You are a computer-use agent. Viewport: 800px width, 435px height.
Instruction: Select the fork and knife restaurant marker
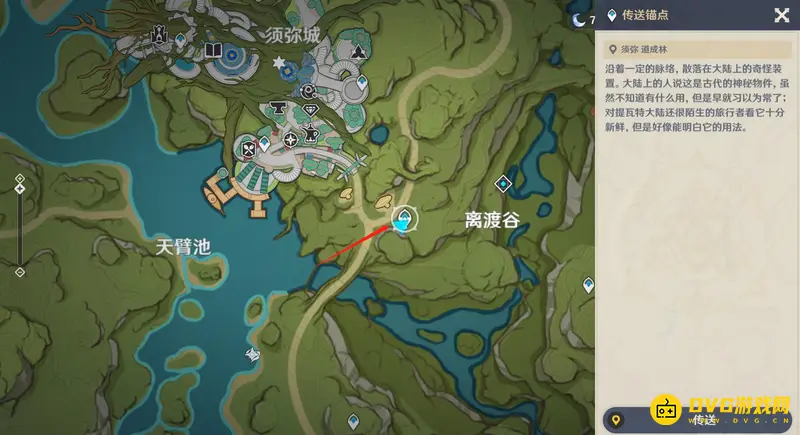click(247, 150)
